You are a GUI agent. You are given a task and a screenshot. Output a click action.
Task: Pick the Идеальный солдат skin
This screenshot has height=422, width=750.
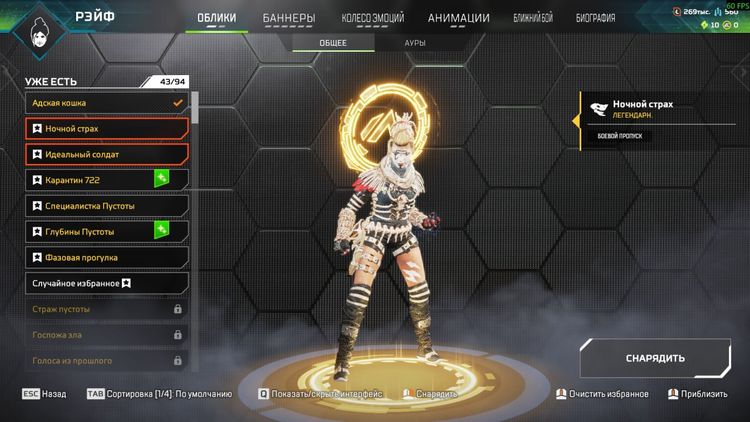(x=106, y=154)
